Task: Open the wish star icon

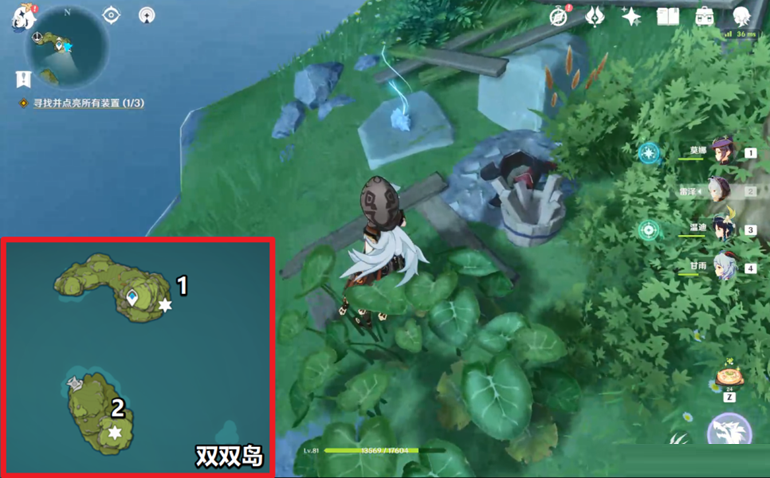Action: coord(631,16)
